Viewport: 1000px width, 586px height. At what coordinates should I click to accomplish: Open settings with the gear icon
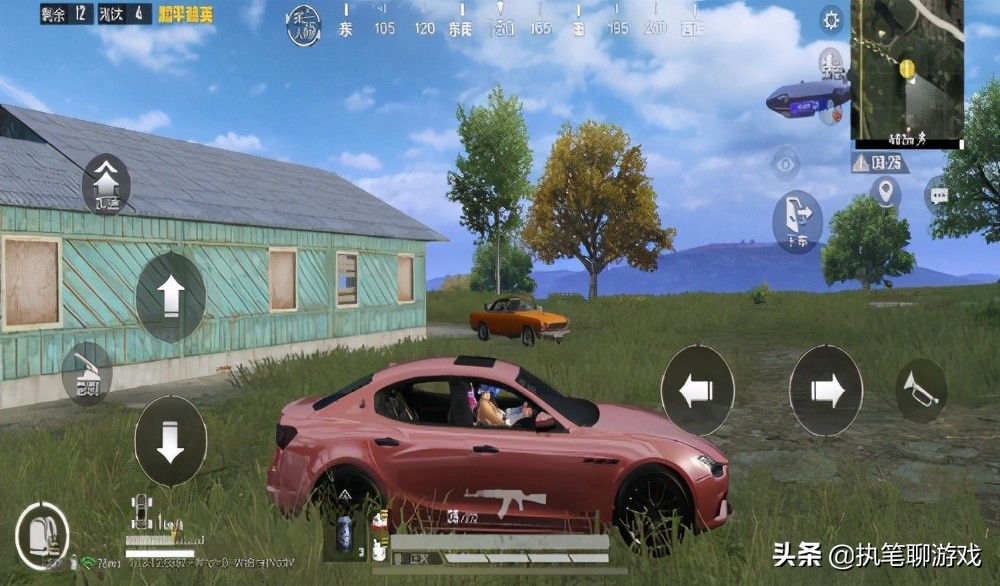[x=831, y=18]
